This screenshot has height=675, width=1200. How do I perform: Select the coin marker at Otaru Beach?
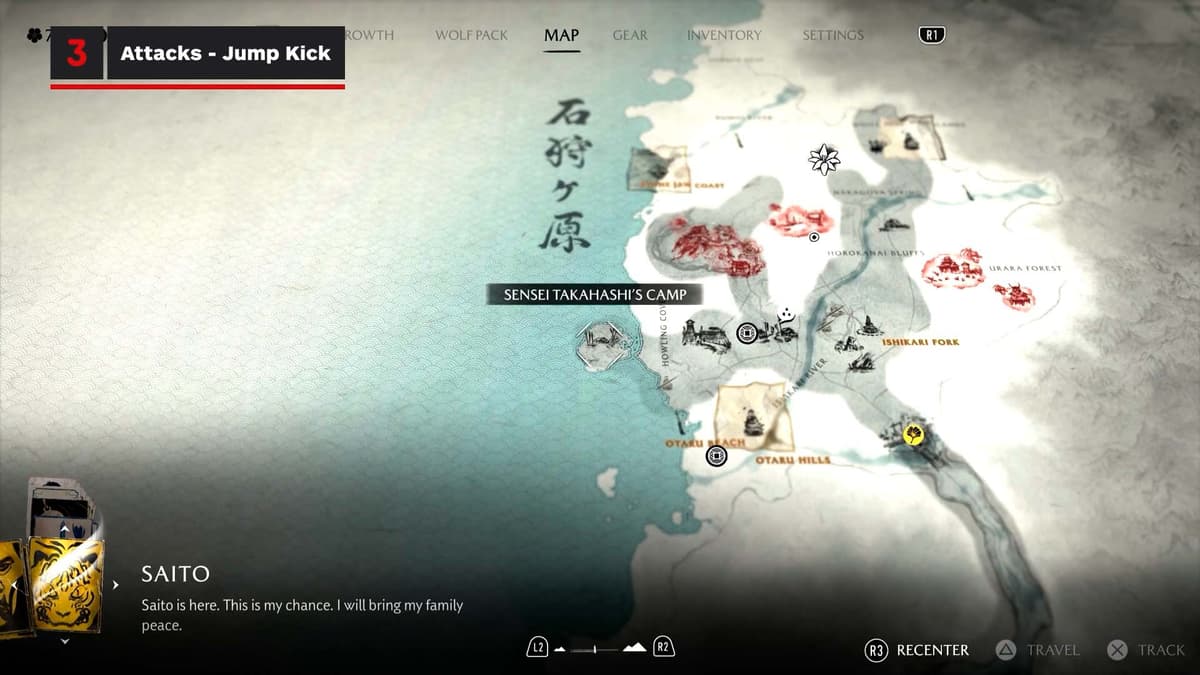pyautogui.click(x=716, y=456)
